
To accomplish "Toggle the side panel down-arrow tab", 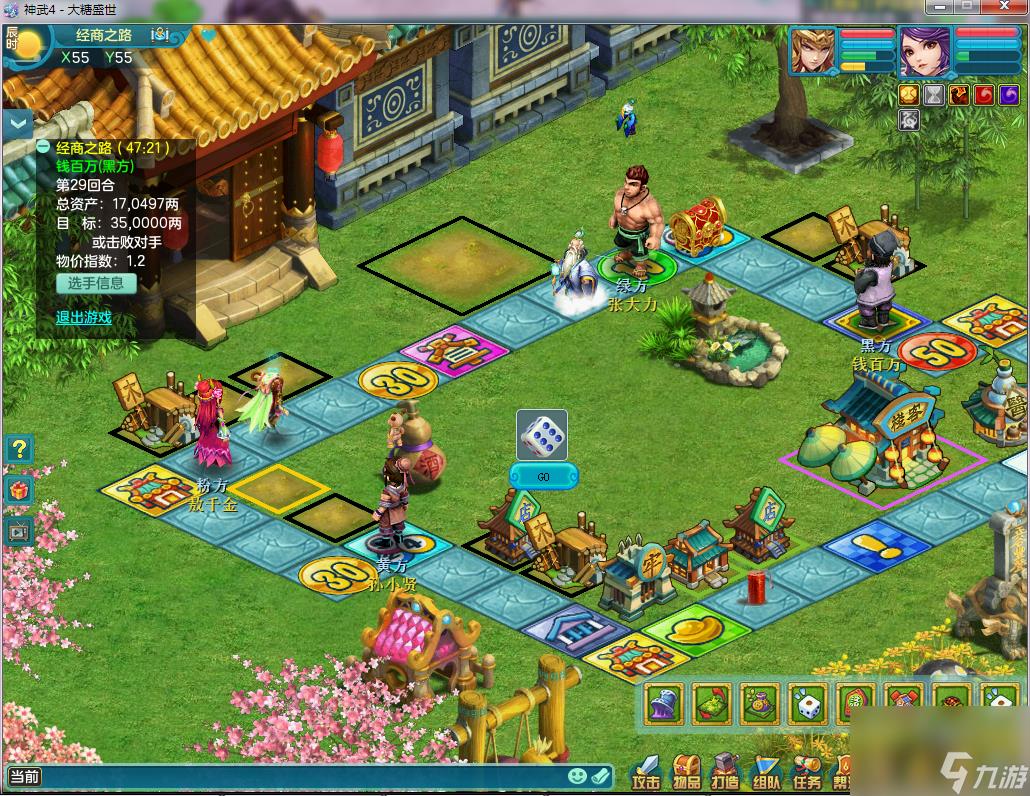I will 18,124.
